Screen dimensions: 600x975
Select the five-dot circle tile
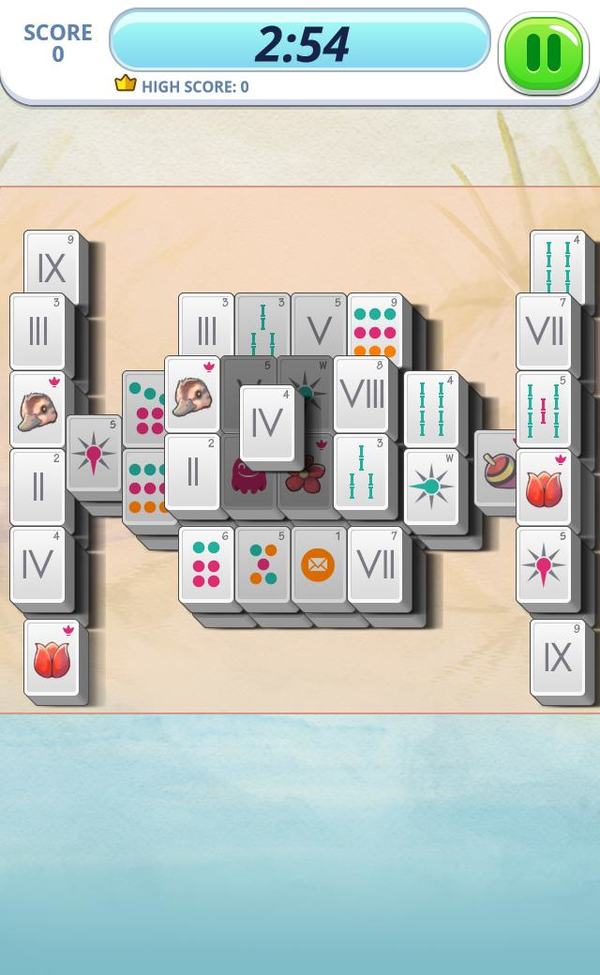[263, 565]
